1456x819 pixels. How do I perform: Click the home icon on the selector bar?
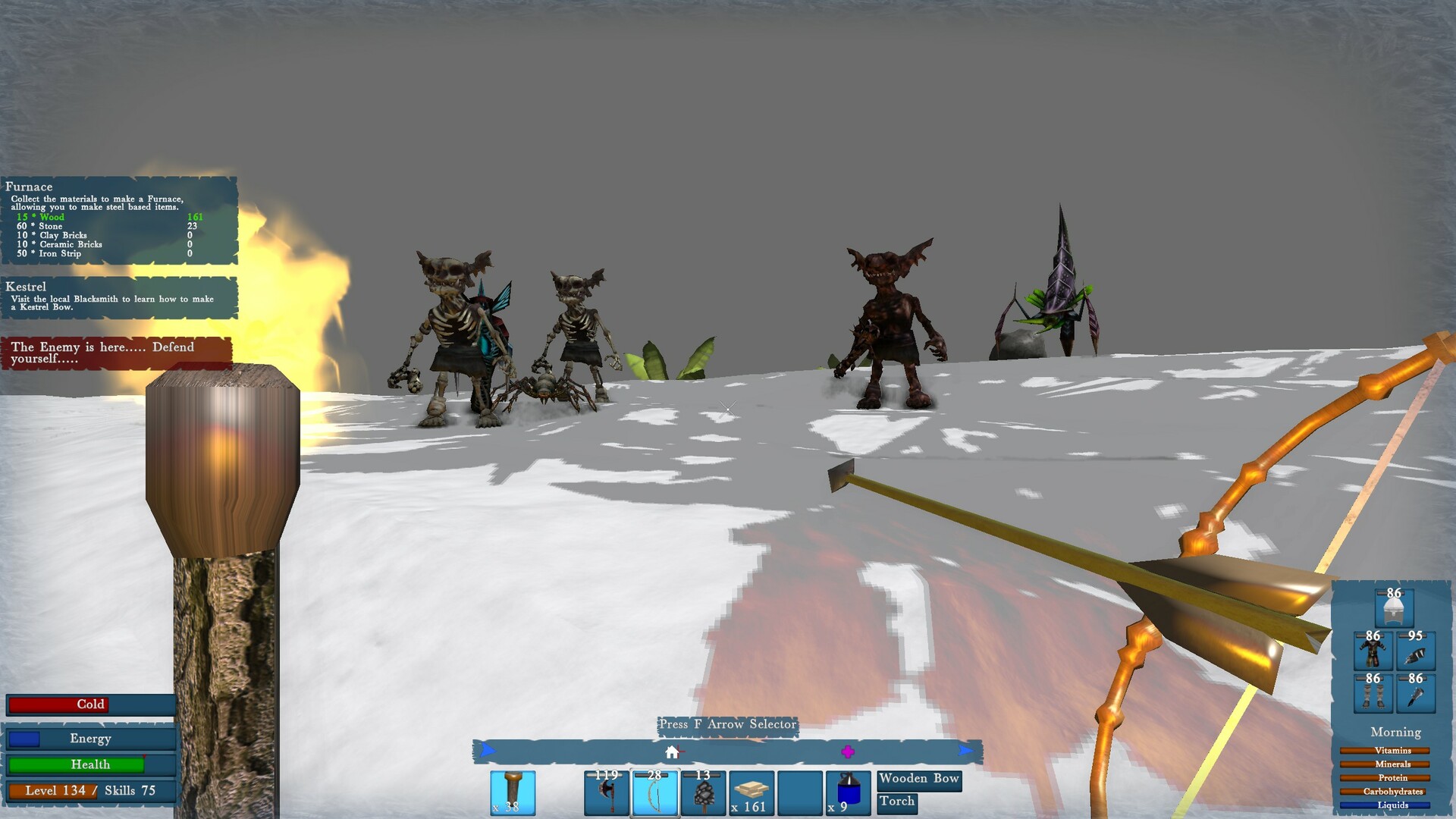(x=670, y=752)
